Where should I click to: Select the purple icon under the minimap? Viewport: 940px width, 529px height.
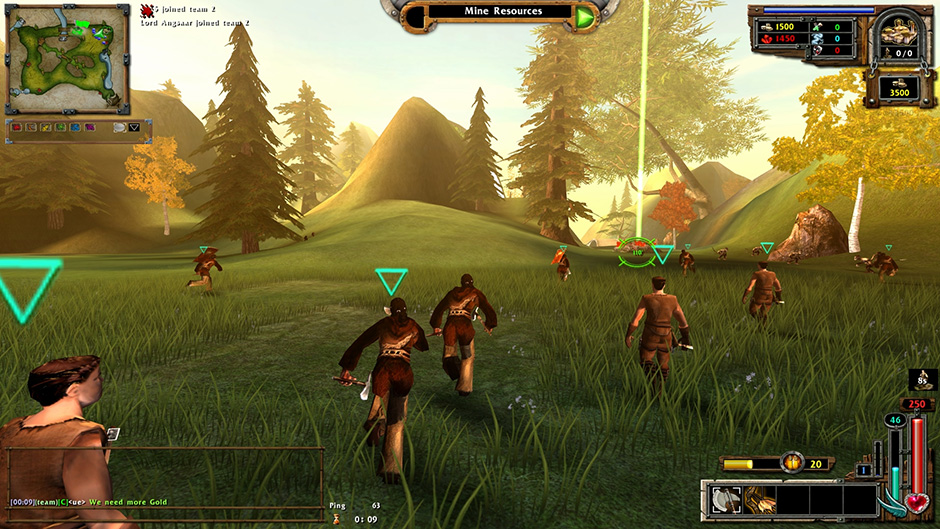click(x=90, y=128)
